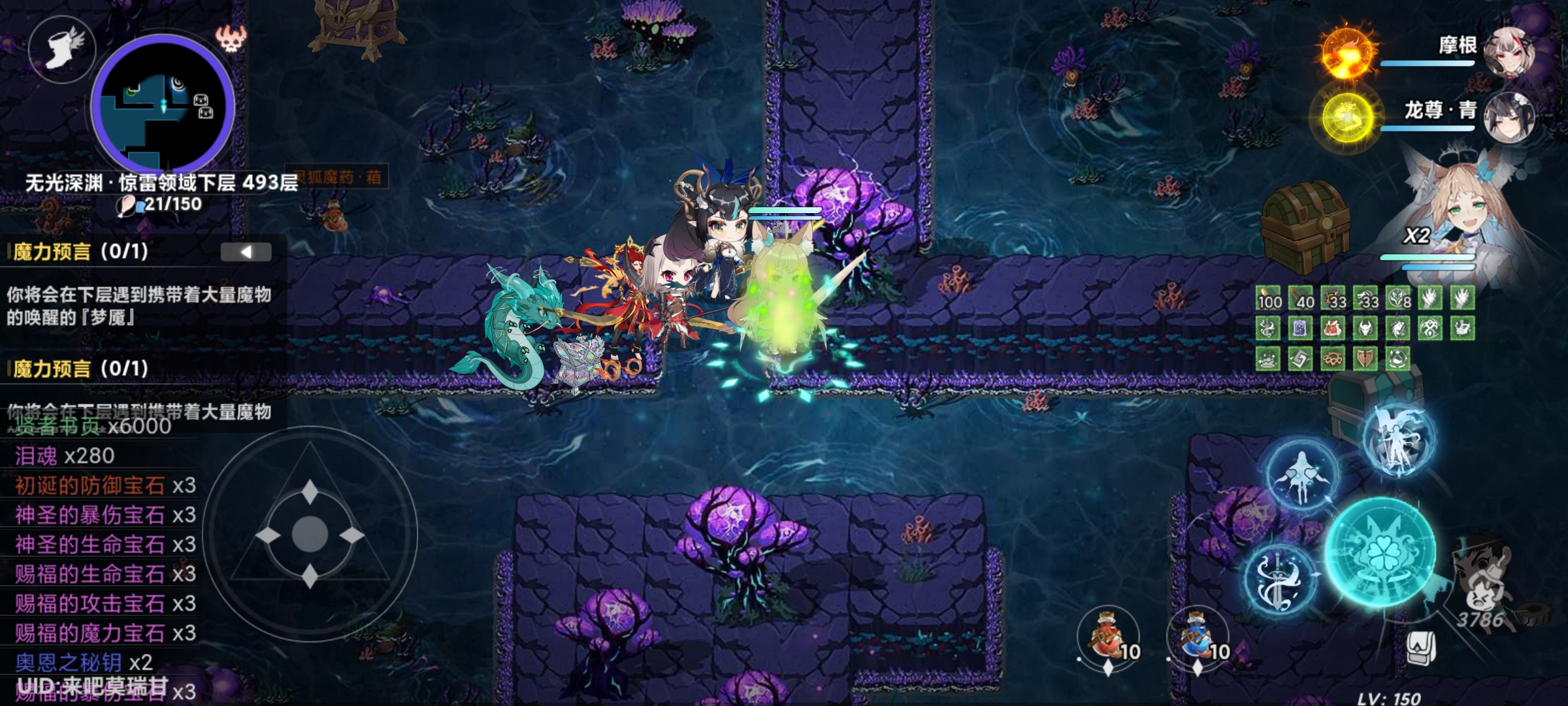Open the 魔力预言 quest tracker entry
The height and width of the screenshot is (706, 1568).
tap(80, 252)
